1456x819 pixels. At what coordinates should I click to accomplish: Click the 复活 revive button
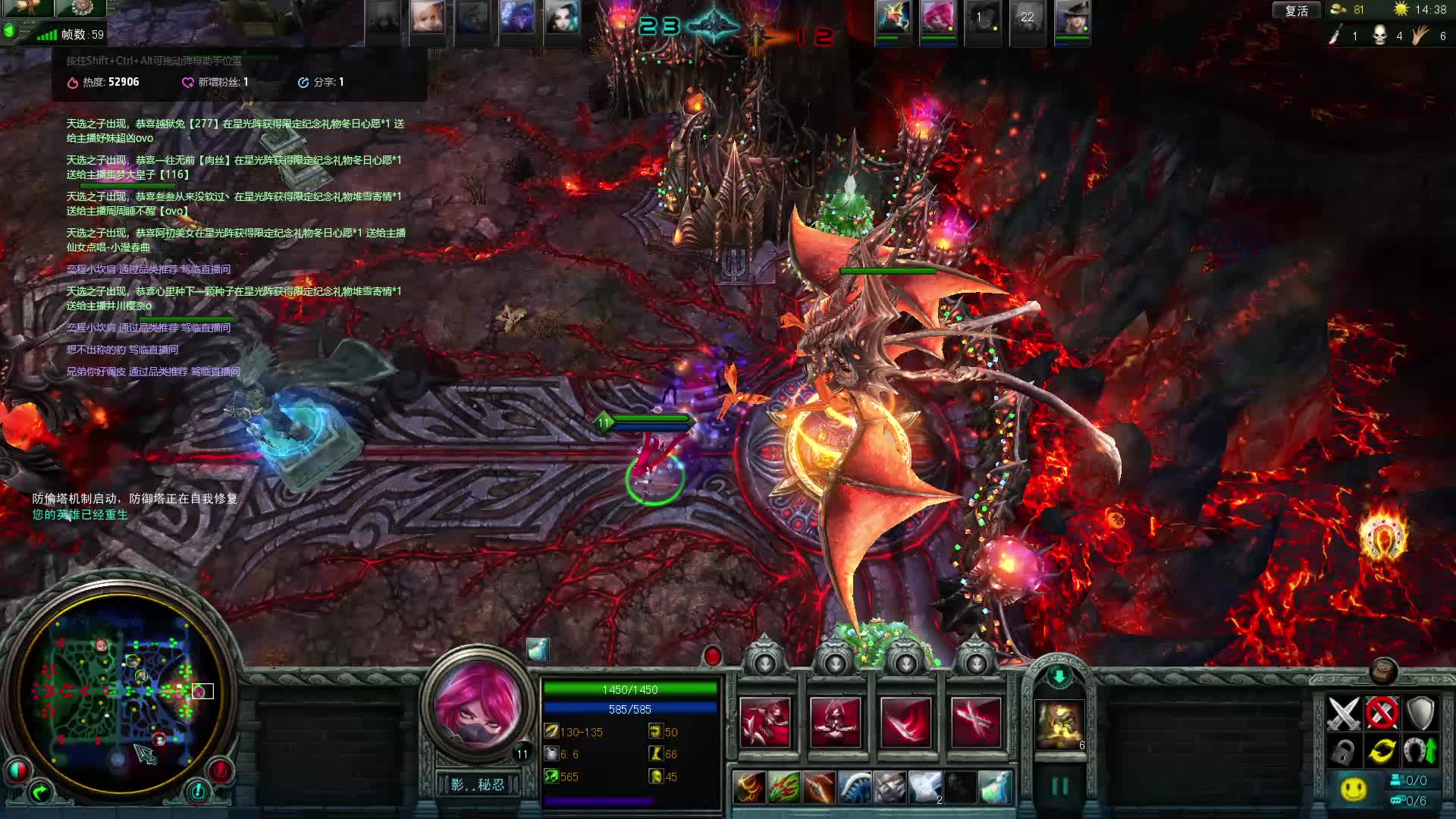(1296, 11)
